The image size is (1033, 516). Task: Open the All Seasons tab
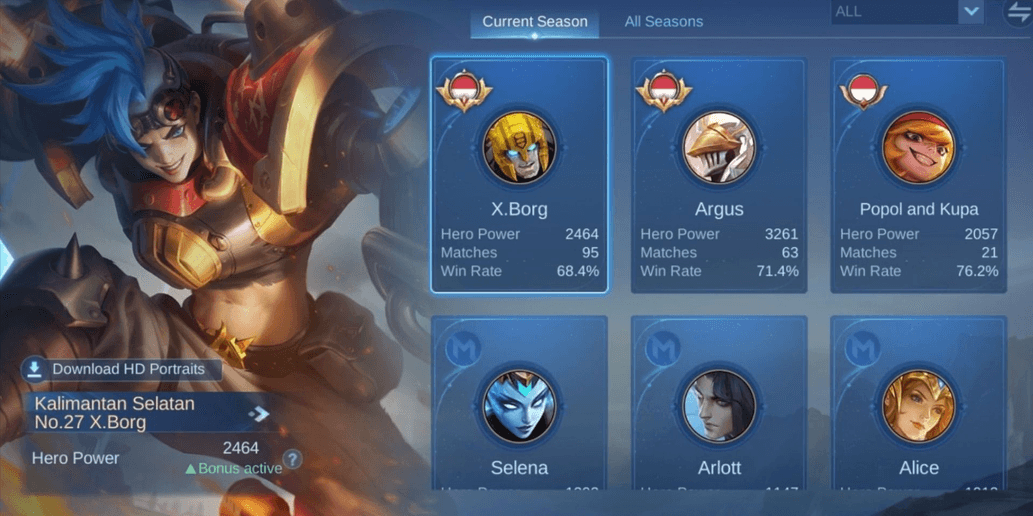click(x=663, y=21)
